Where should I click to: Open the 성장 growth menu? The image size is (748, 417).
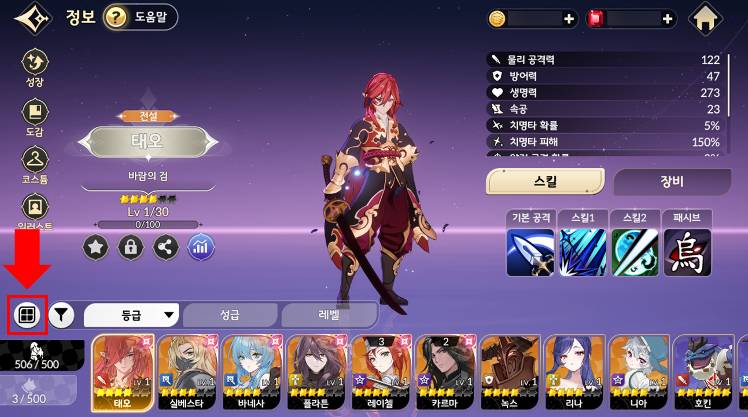(x=35, y=66)
